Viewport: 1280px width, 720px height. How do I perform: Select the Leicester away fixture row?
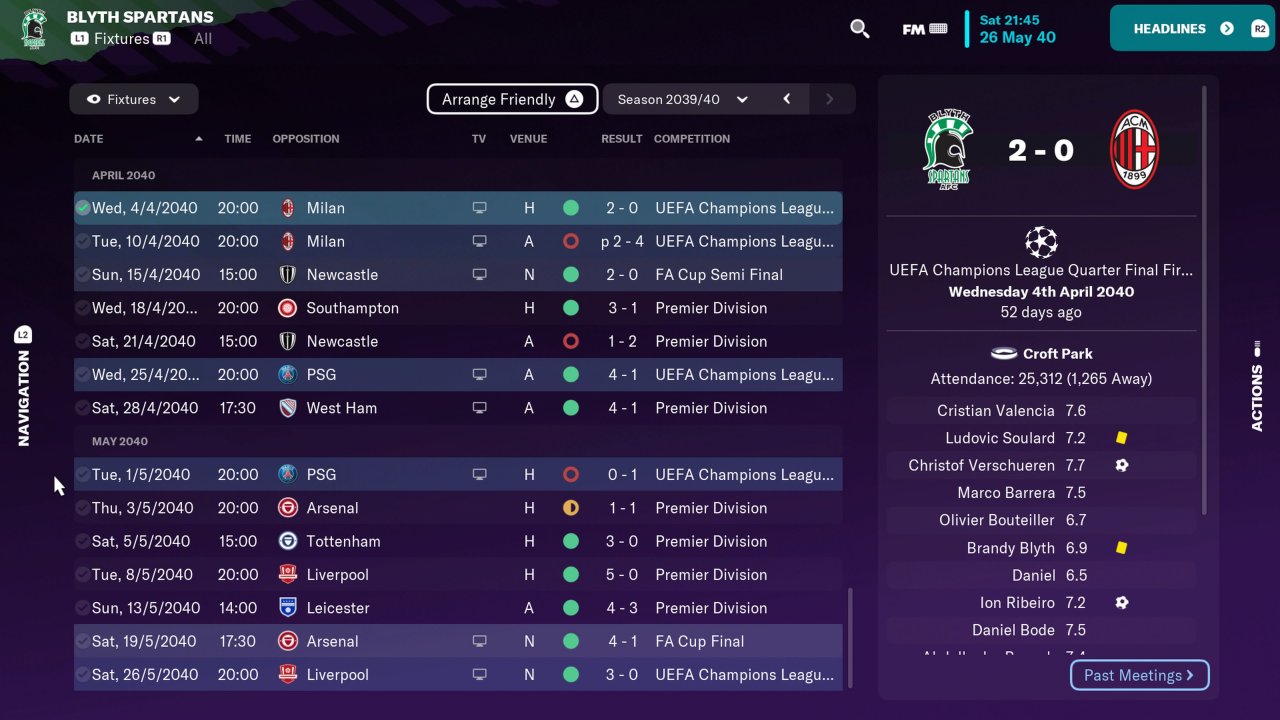(457, 608)
